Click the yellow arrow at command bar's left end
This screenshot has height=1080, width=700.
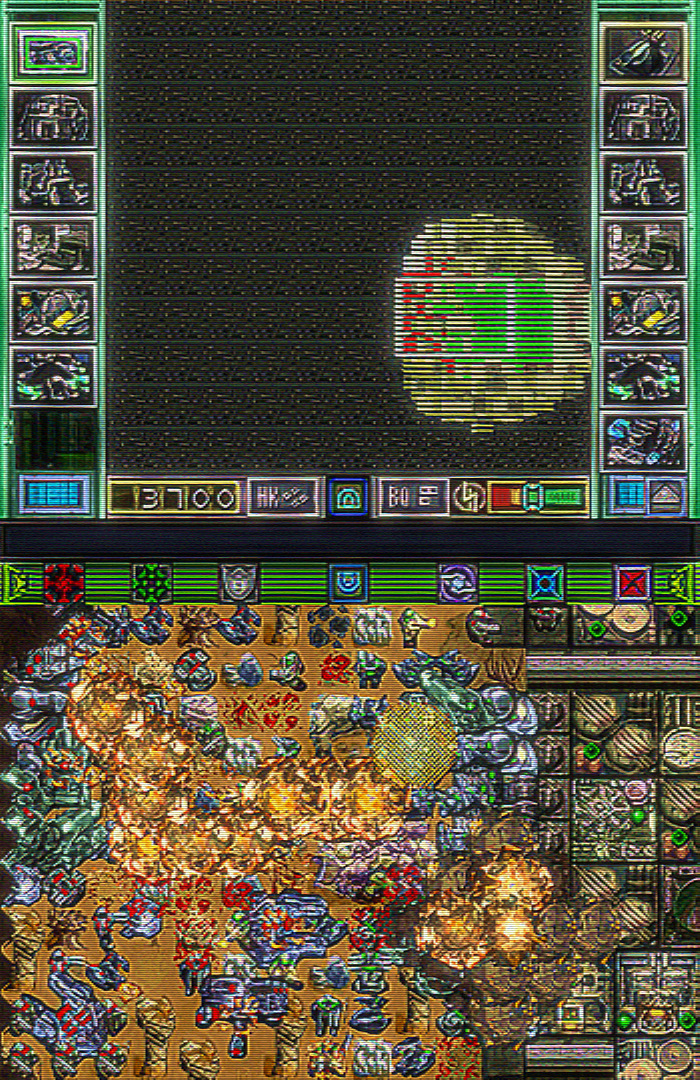[x=15, y=582]
